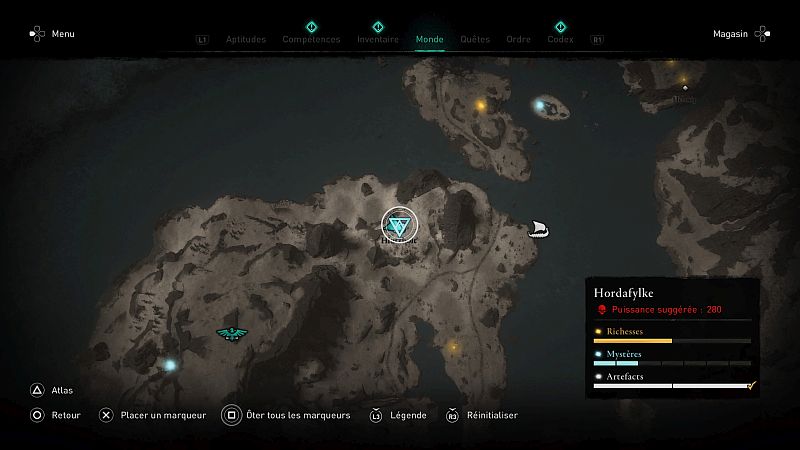Choose Retour to go back
Screen dimensions: 800x450
55,415
